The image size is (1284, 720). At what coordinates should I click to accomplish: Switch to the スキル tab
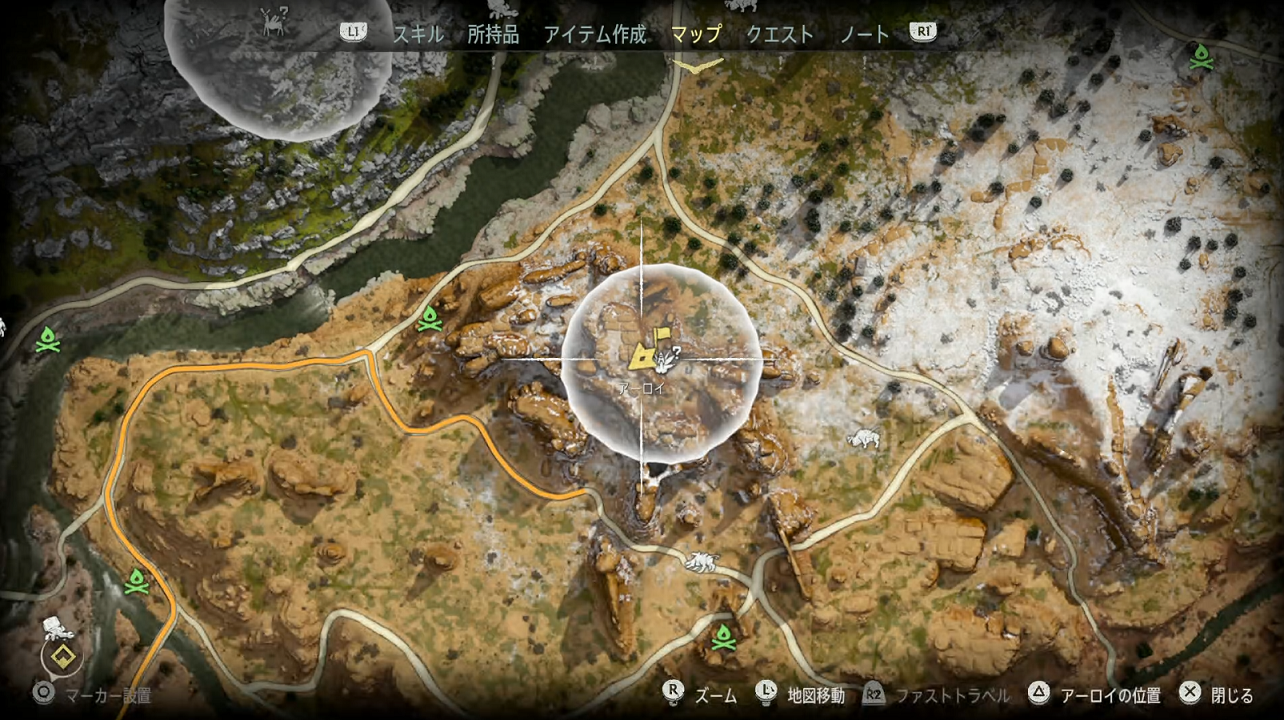pyautogui.click(x=418, y=34)
